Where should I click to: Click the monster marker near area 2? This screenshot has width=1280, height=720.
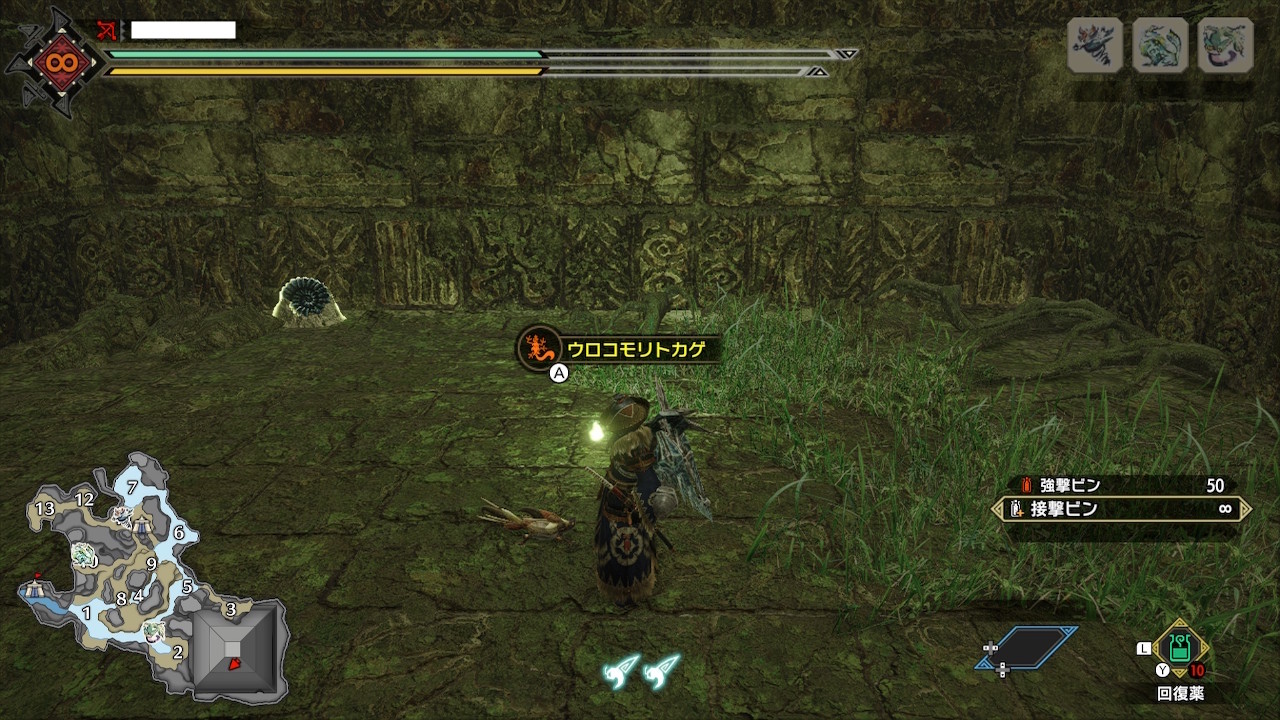tap(153, 631)
